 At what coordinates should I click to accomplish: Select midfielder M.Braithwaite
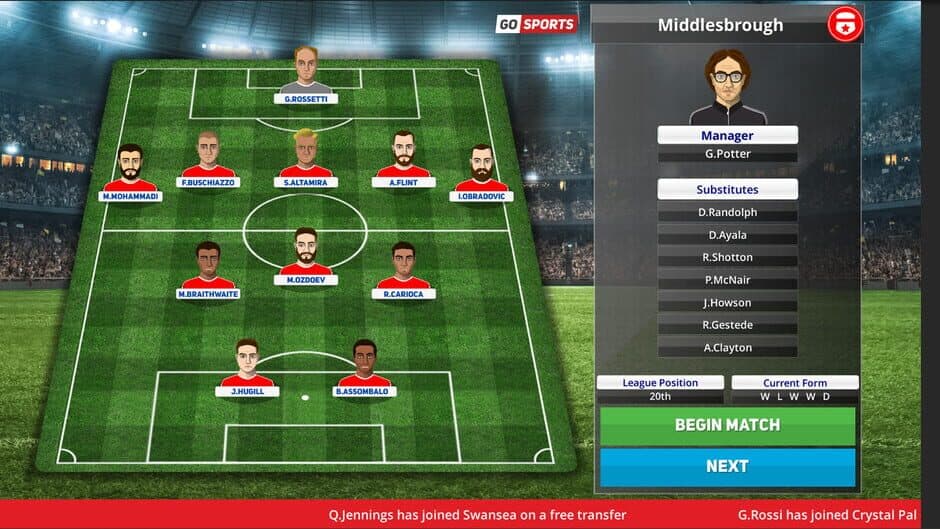(208, 268)
